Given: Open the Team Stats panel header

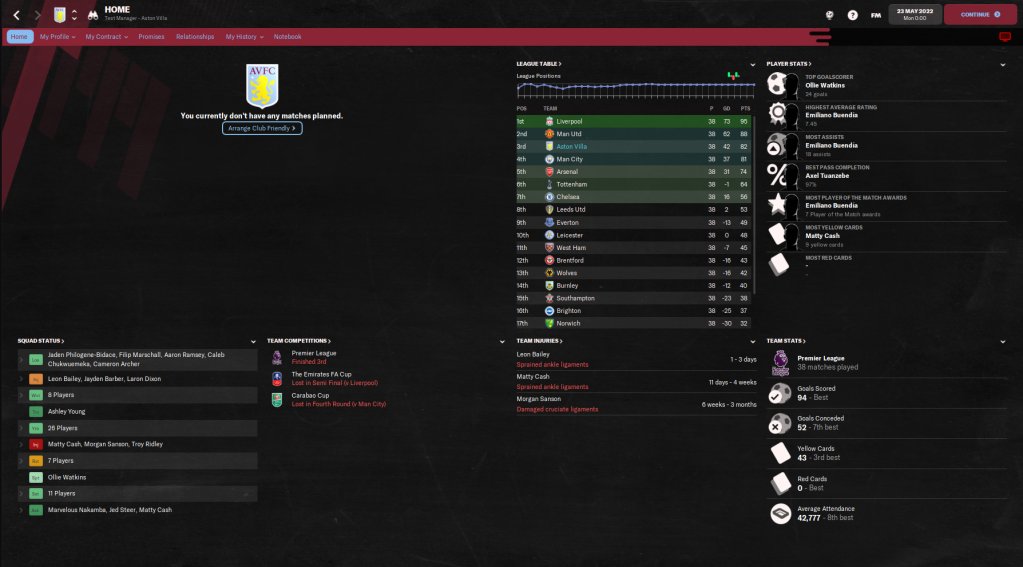Looking at the screenshot, I should click(786, 341).
